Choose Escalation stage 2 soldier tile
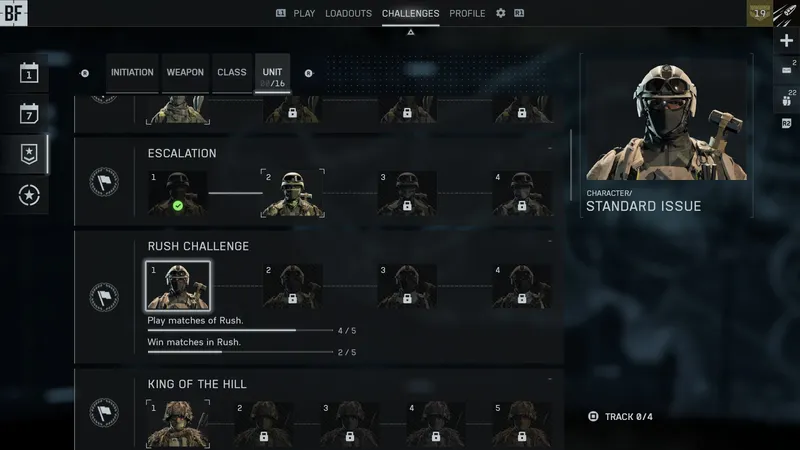The width and height of the screenshot is (800, 450). click(292, 193)
